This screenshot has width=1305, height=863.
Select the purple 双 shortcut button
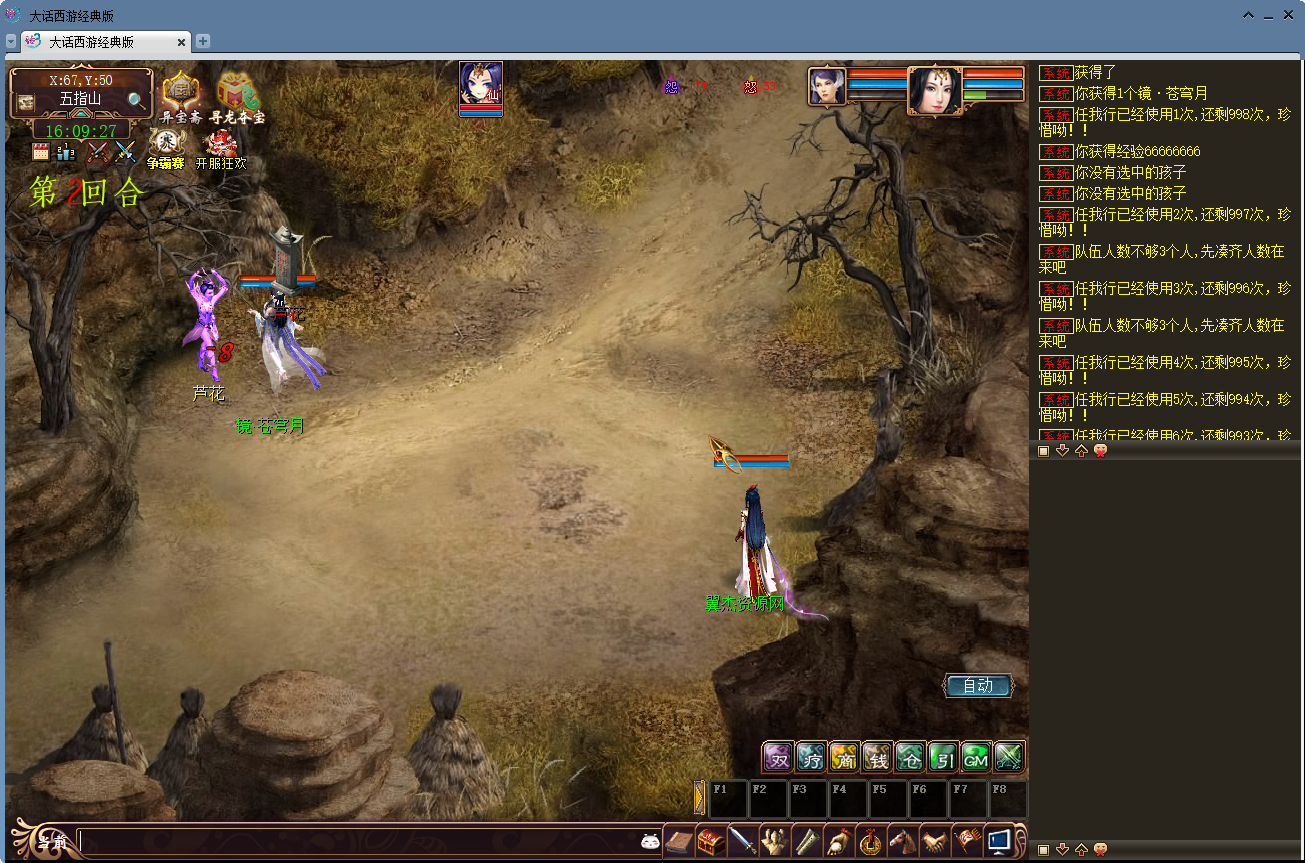pos(778,757)
